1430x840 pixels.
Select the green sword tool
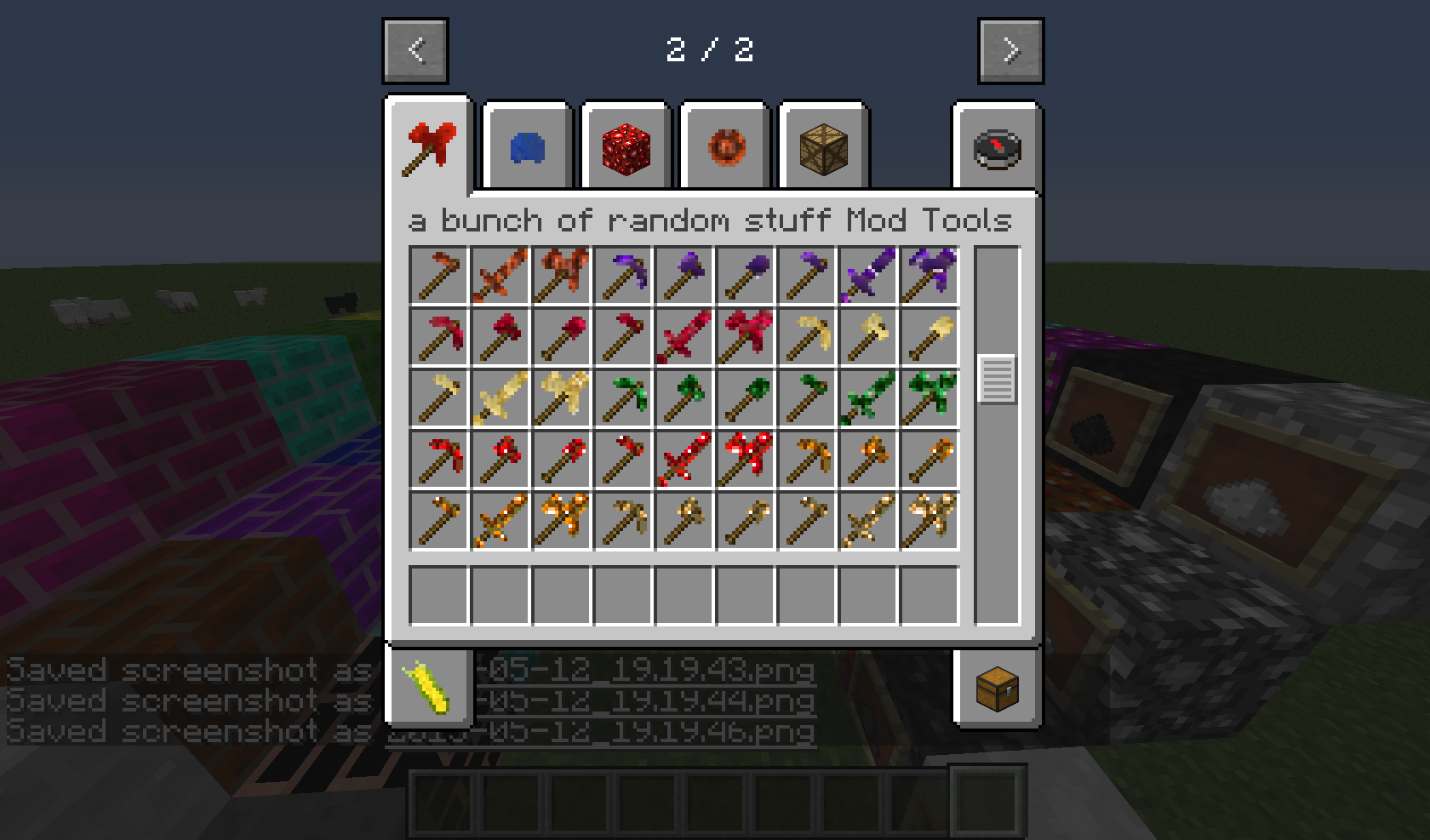[x=867, y=396]
